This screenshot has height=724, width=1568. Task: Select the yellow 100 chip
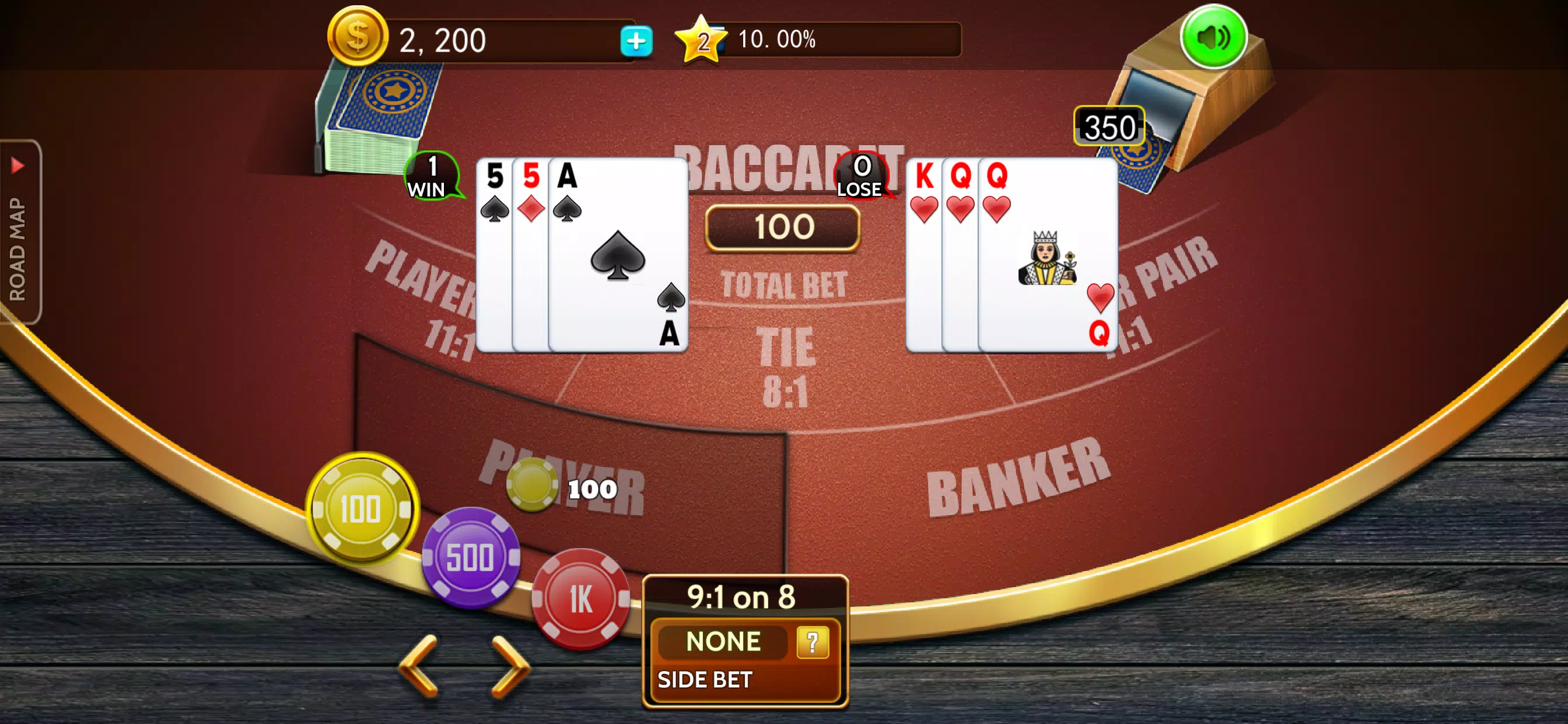[362, 509]
